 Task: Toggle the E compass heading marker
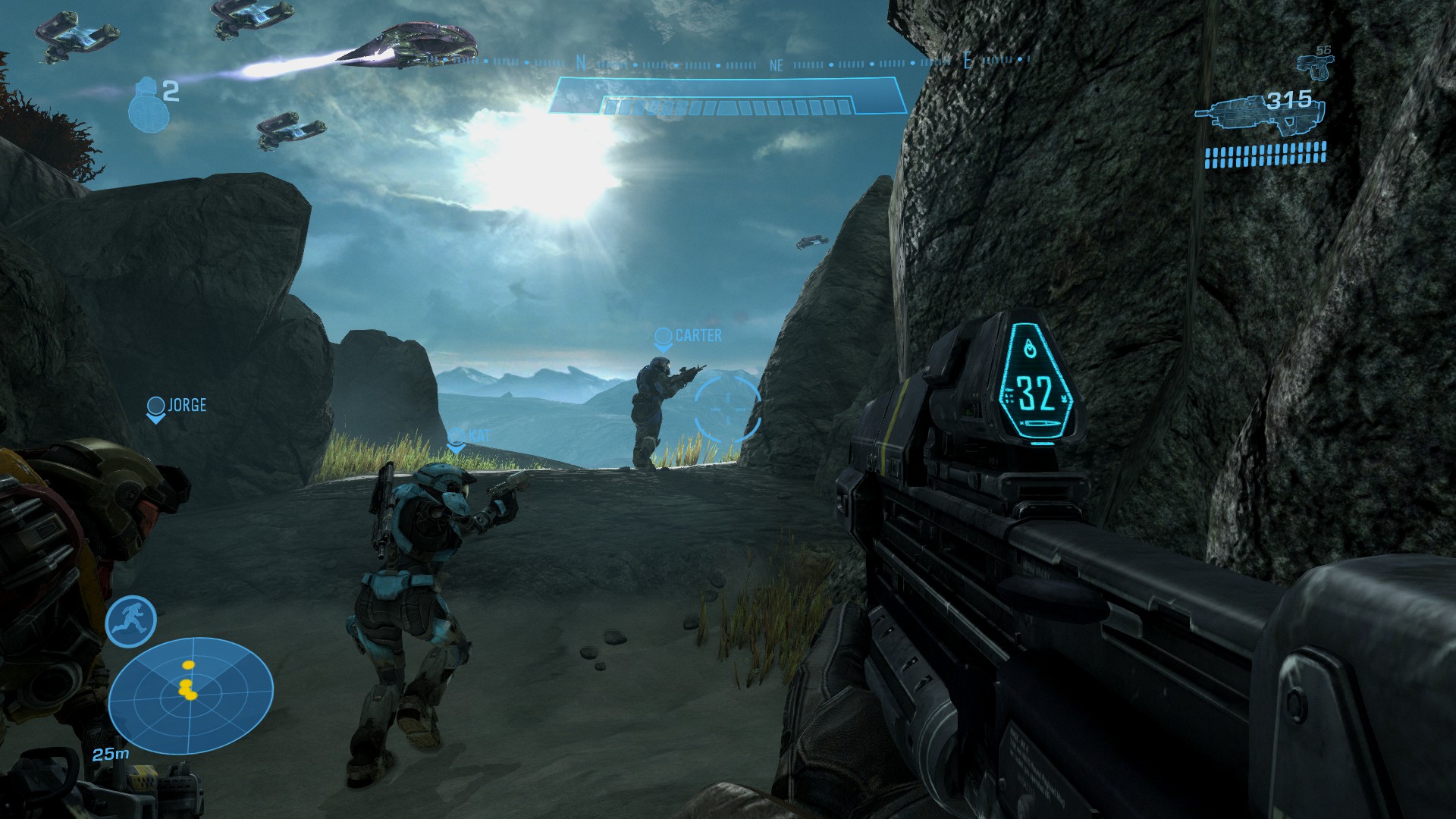click(x=967, y=60)
